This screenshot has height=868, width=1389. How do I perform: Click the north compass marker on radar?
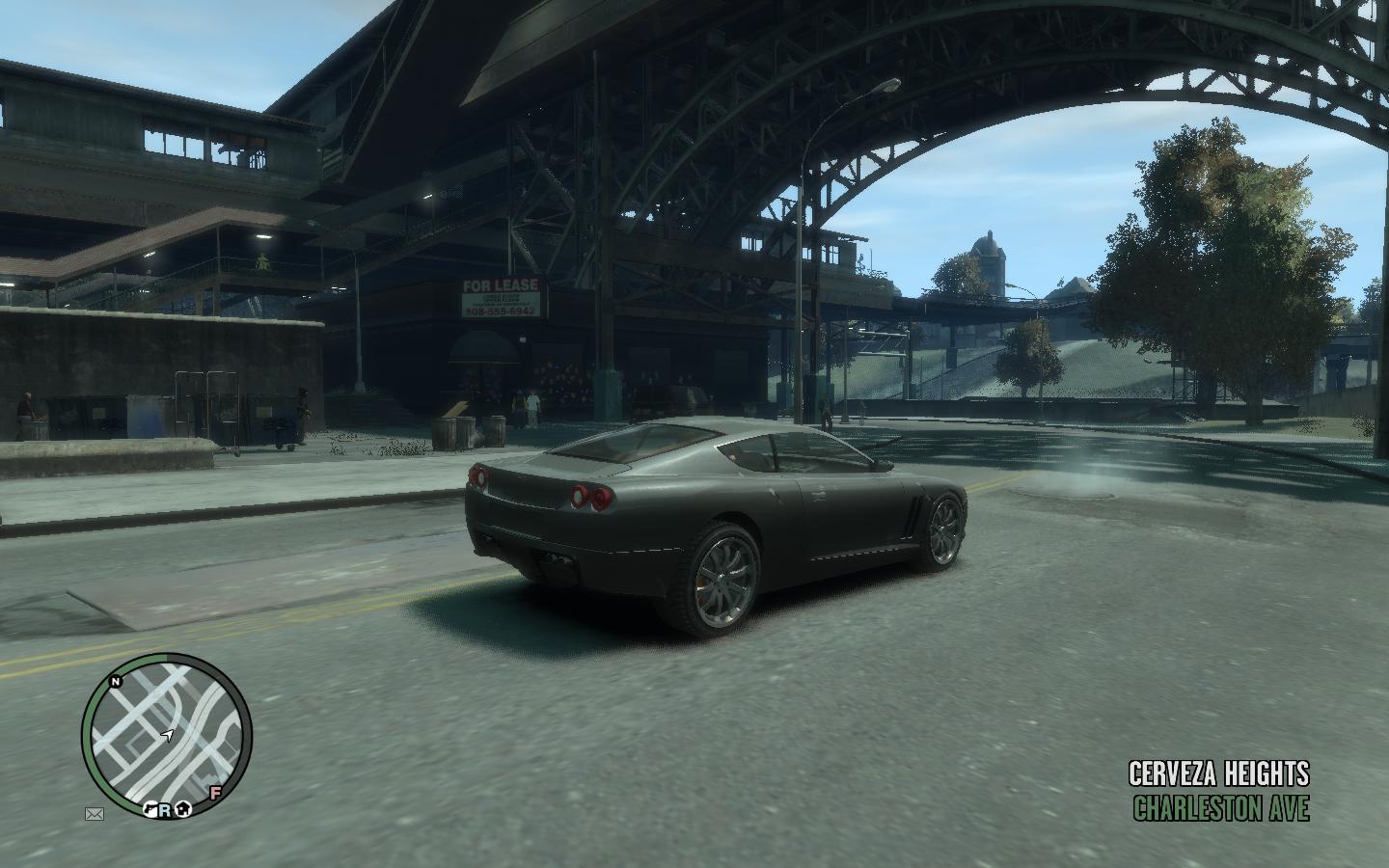(x=116, y=682)
